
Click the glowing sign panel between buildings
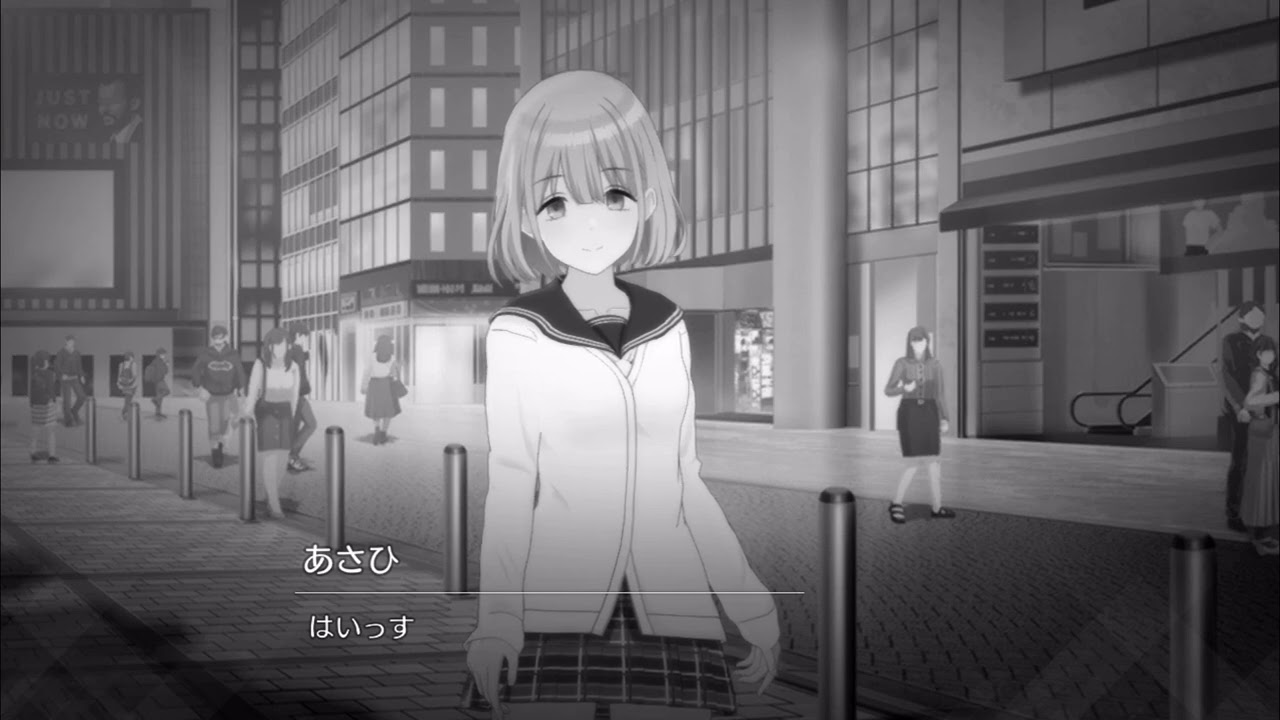(757, 360)
